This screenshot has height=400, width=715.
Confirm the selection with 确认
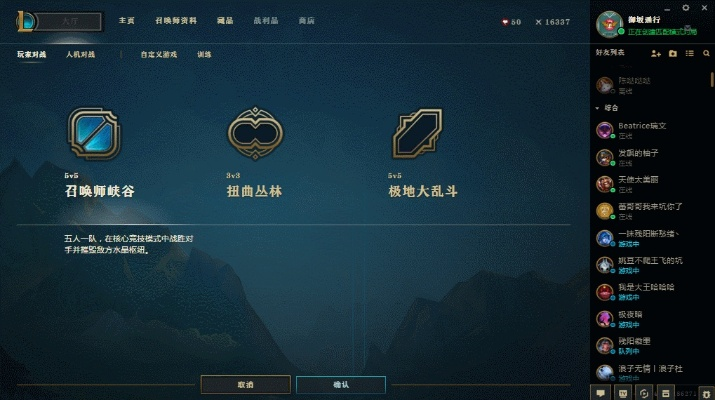pos(340,385)
